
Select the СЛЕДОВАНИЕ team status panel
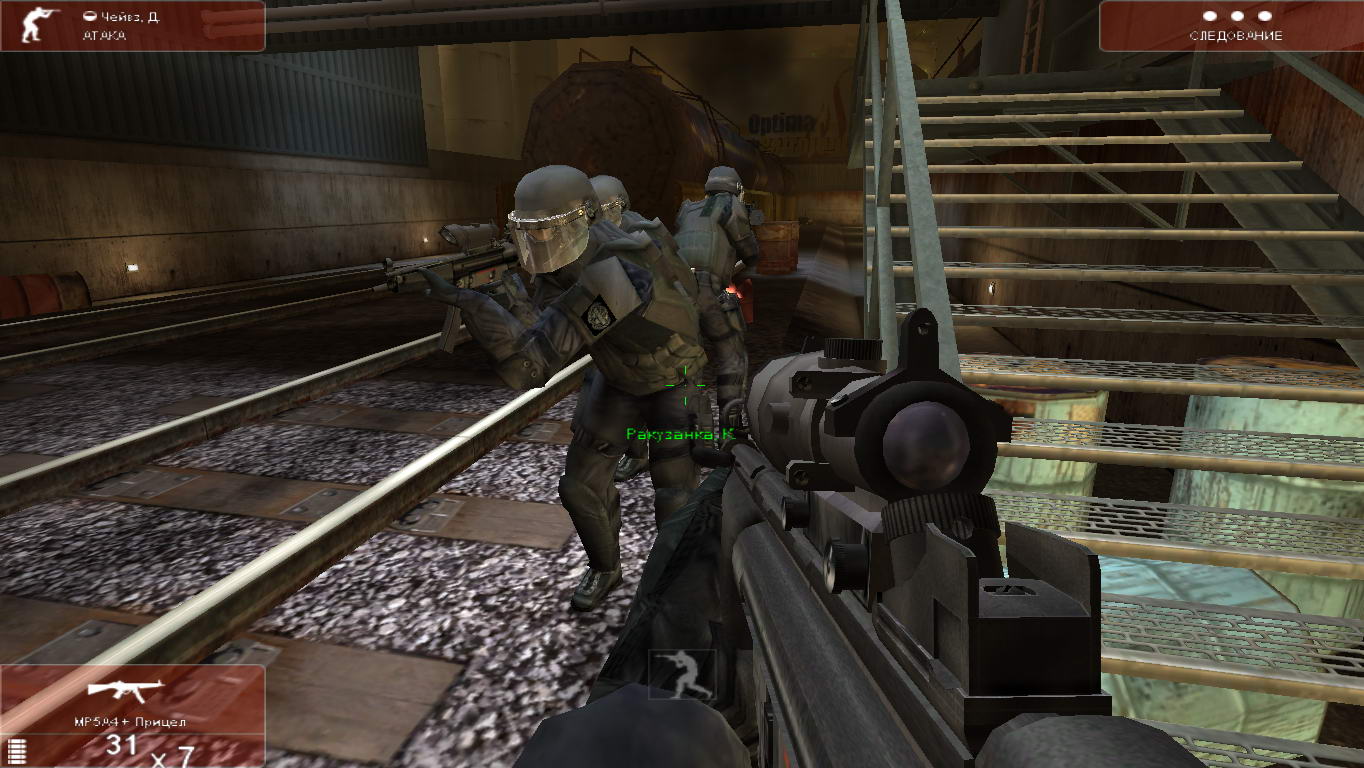[1234, 26]
